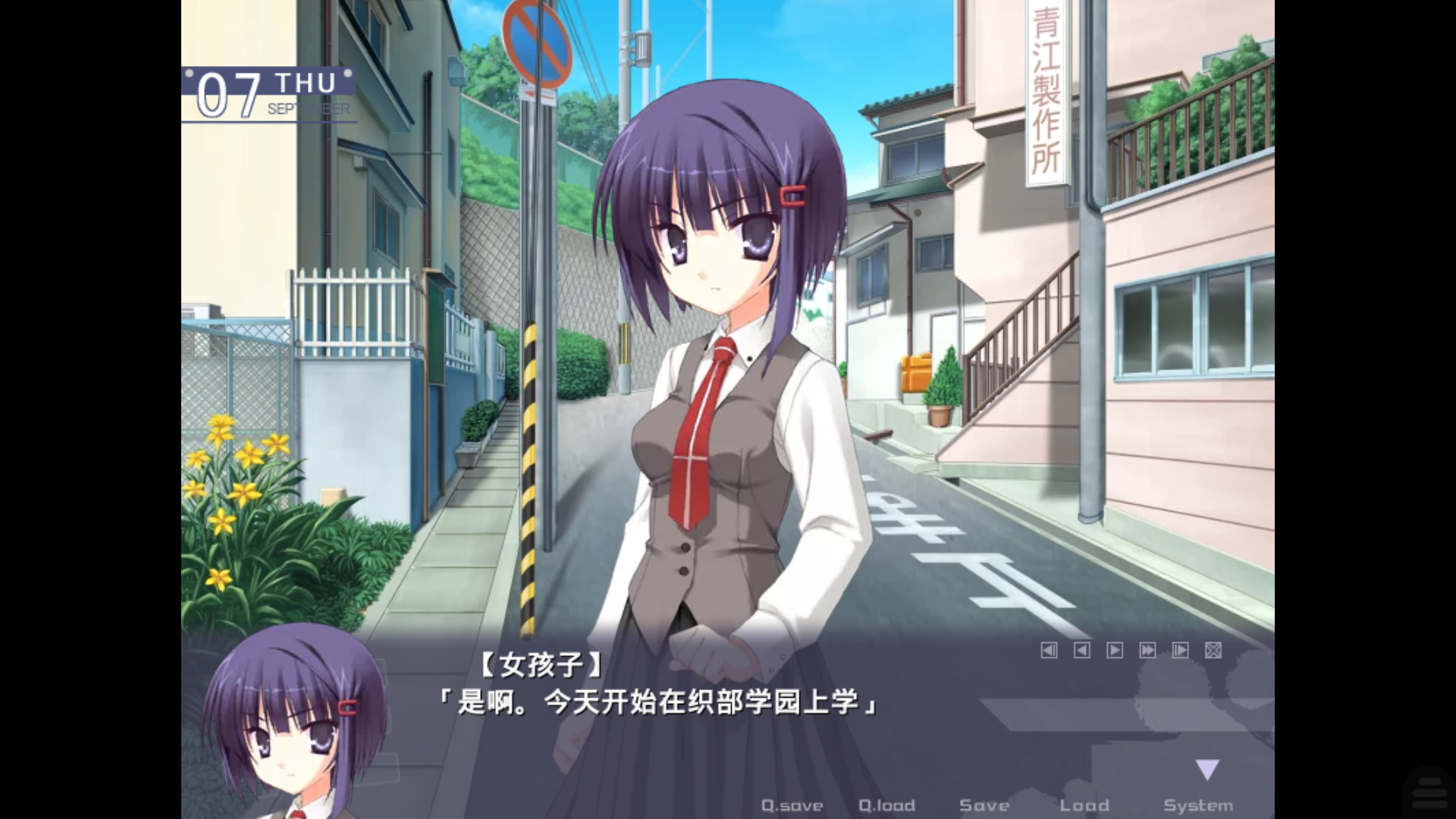Select the jump-back-to-start icon
The image size is (1456, 819).
(x=1050, y=651)
